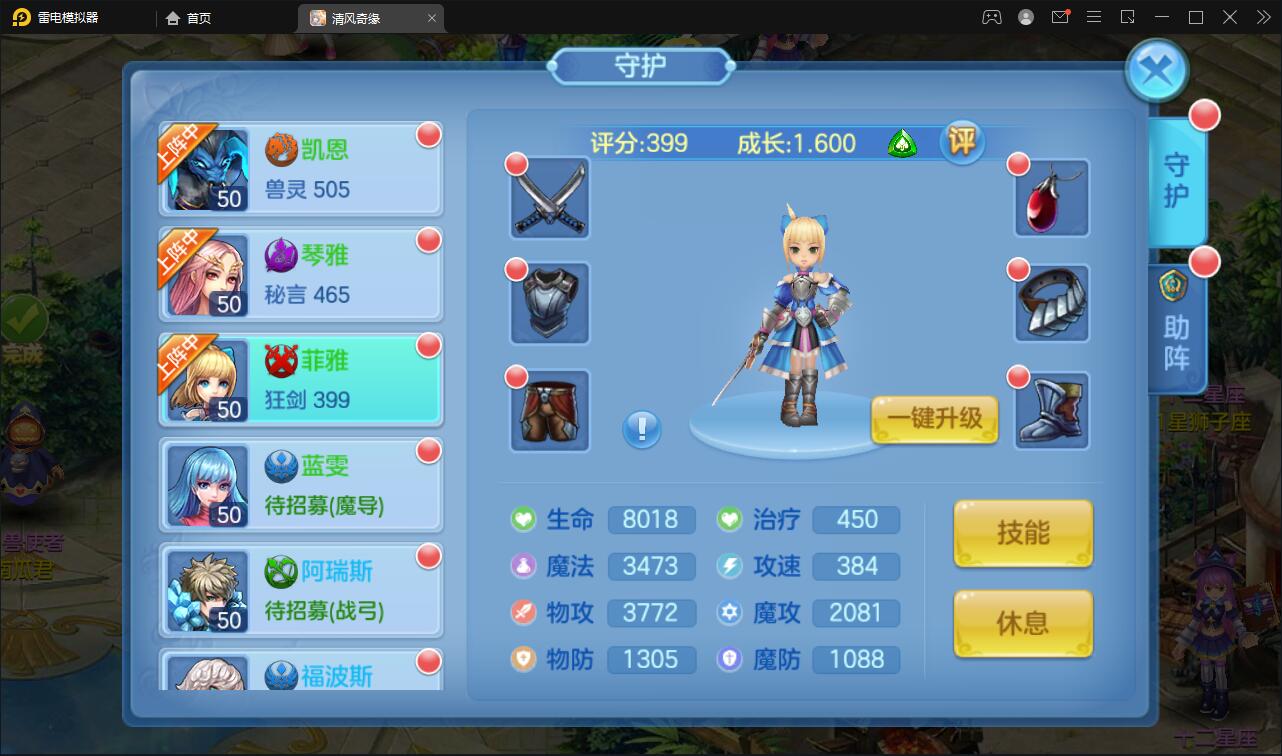Open the 技能 skills panel
This screenshot has height=756, width=1282.
click(x=1022, y=532)
